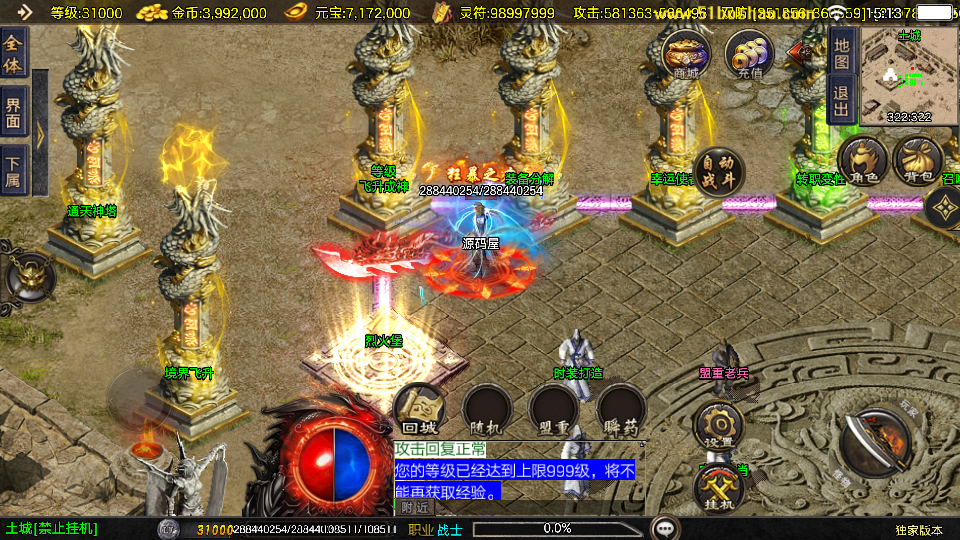Screen dimensions: 960x540
Task: Click the 地图 map button
Action: point(842,49)
